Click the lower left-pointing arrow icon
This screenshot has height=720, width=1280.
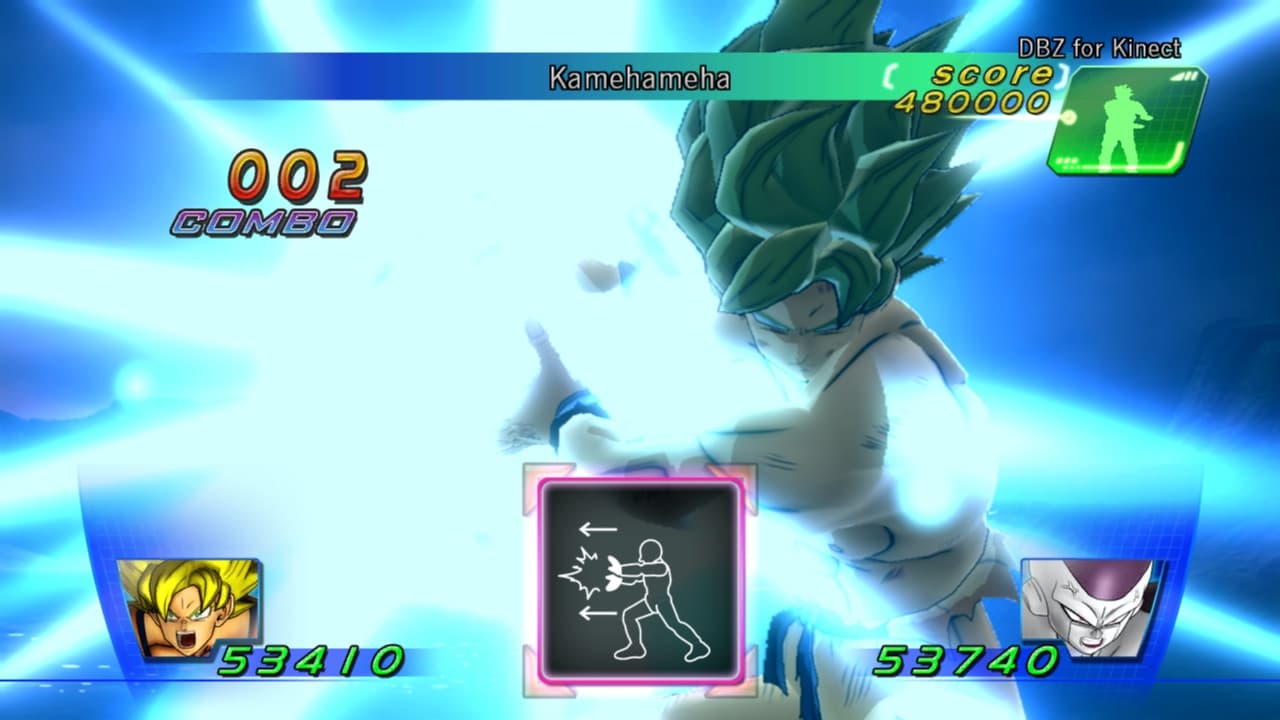600,615
